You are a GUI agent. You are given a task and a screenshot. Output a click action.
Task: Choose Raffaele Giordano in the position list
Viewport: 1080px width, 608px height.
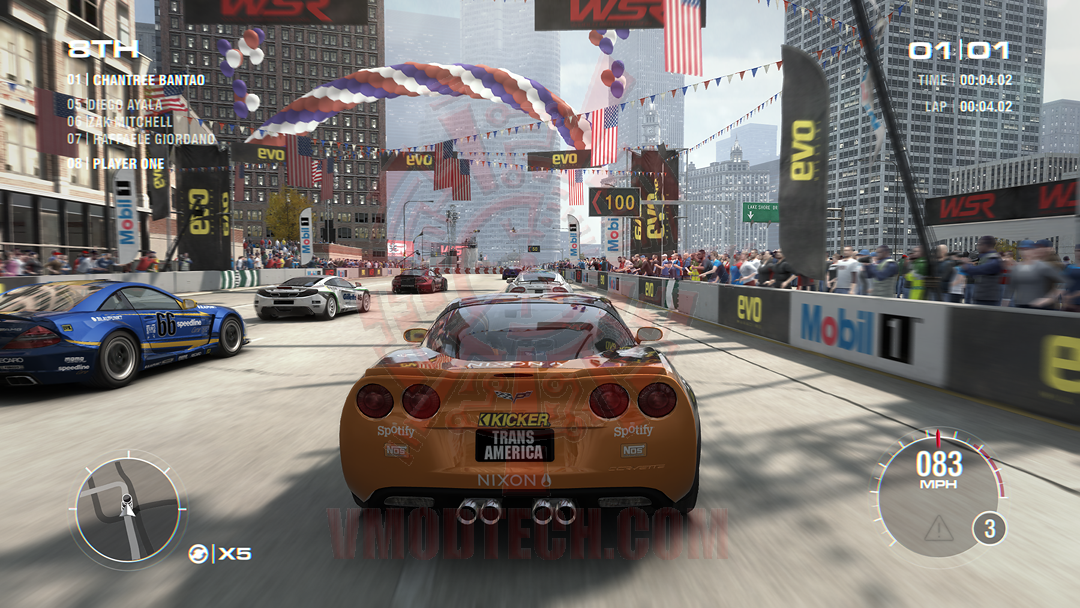140,139
